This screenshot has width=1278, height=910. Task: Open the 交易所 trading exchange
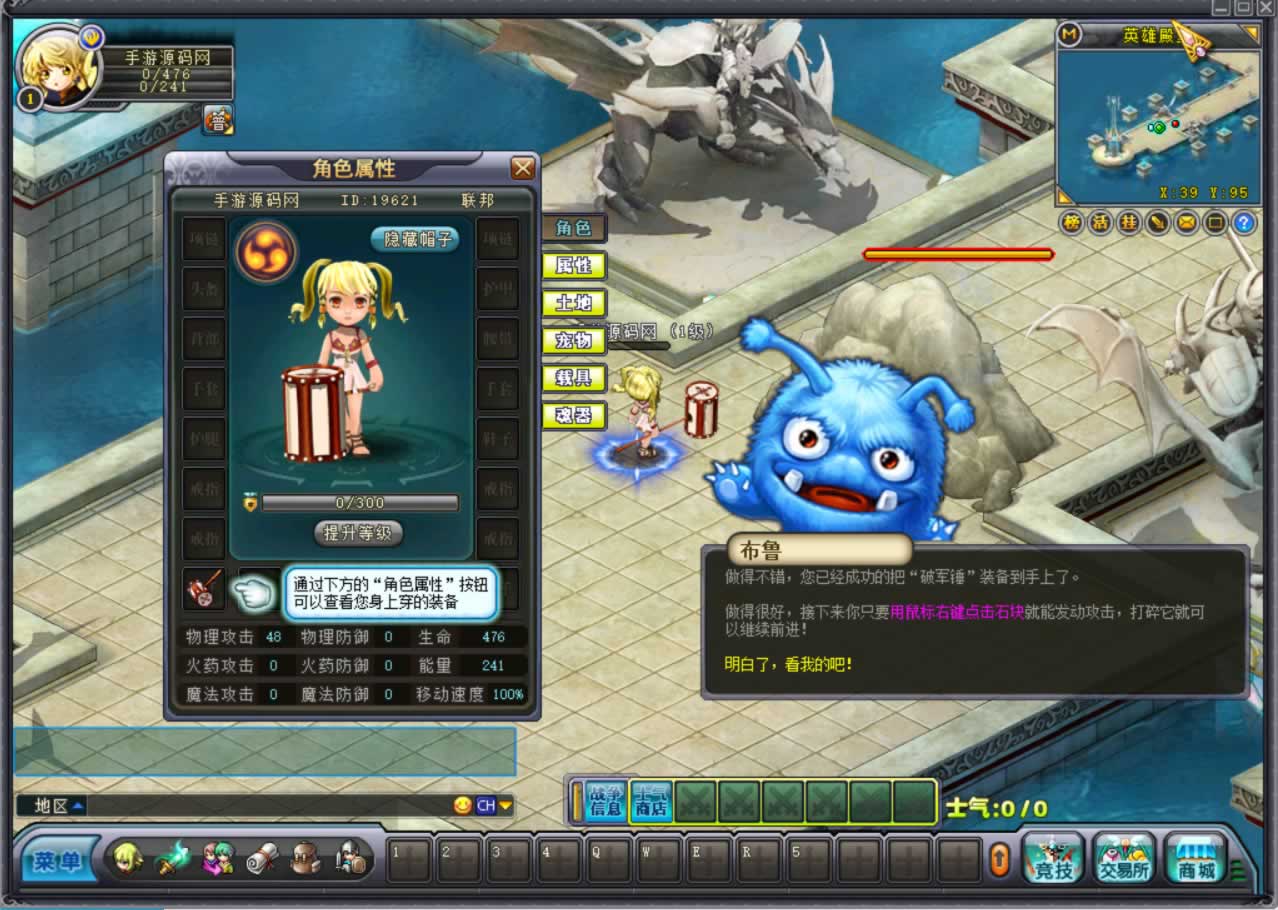point(1124,860)
